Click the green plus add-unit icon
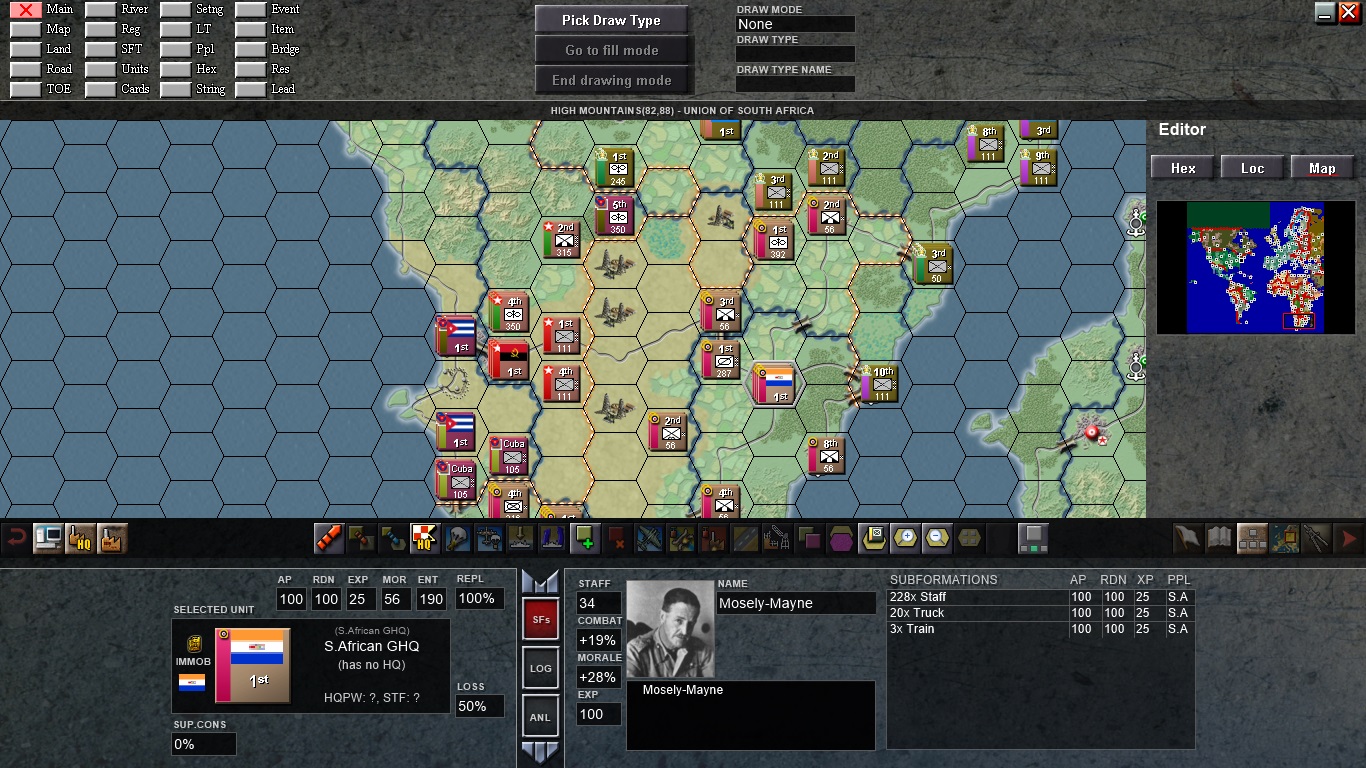1366x768 pixels. [585, 537]
